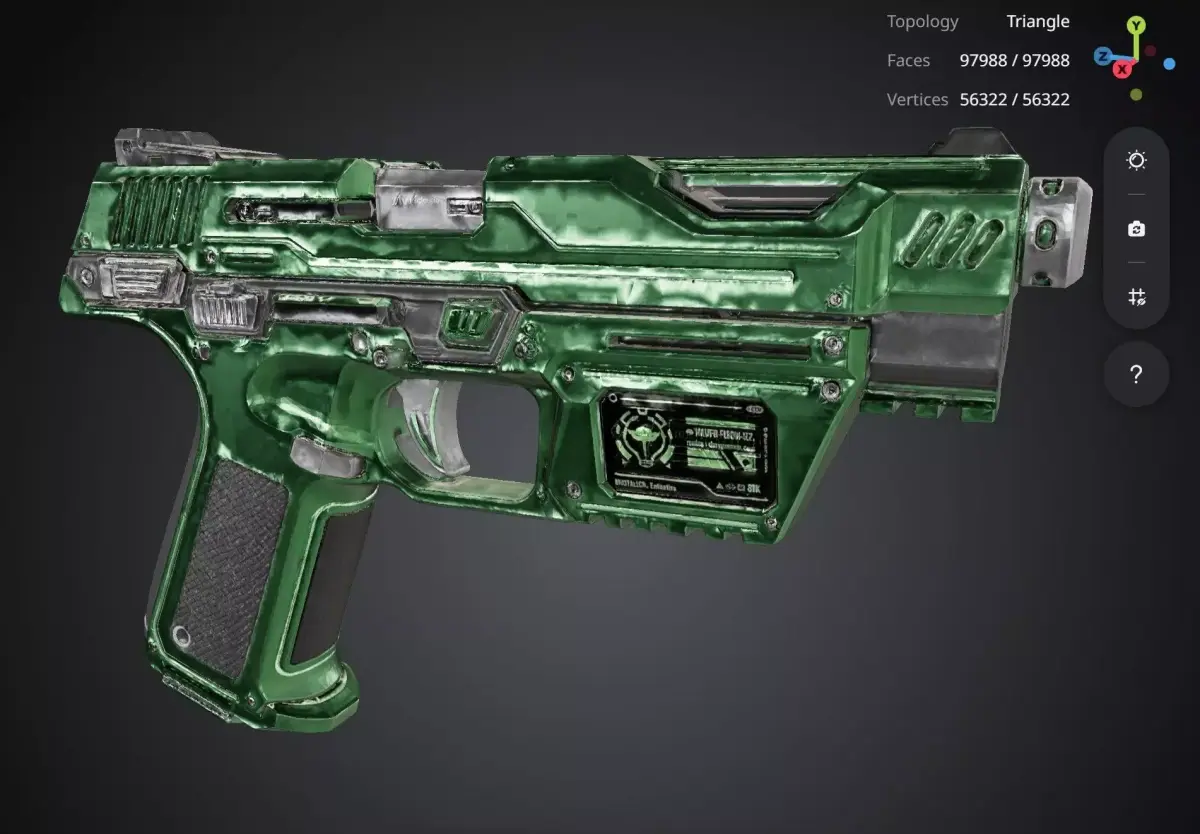Snap view to the blue Z axis
The height and width of the screenshot is (834, 1200).
[x=1102, y=56]
